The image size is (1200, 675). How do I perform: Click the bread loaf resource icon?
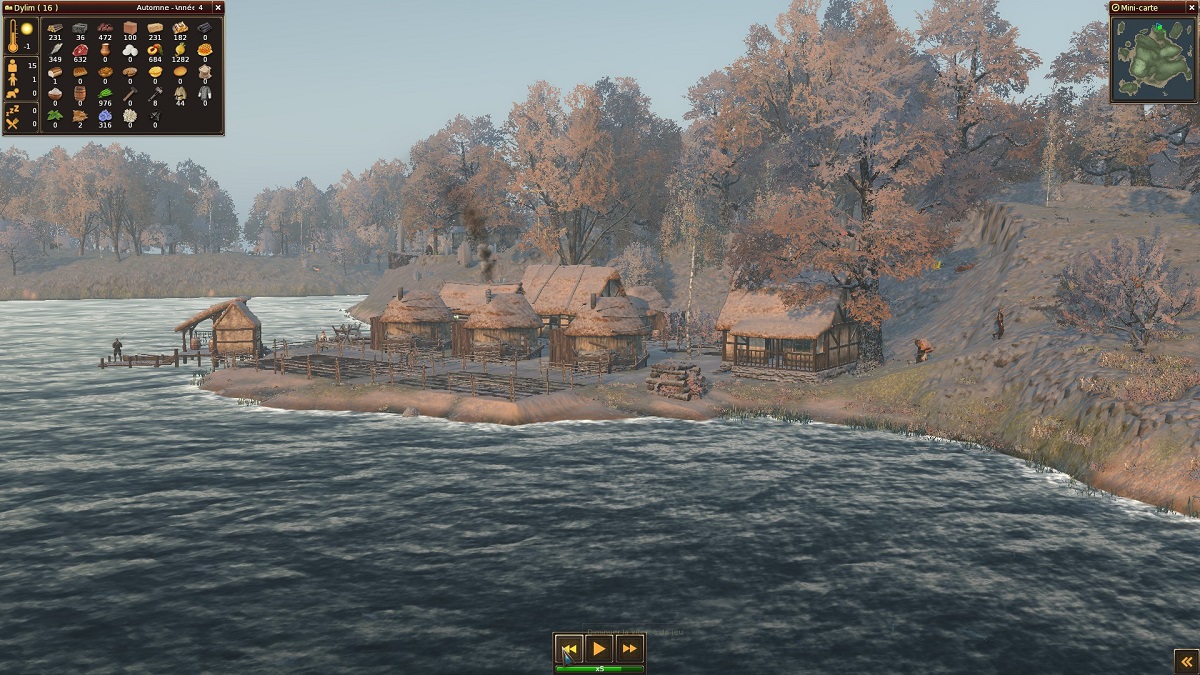pos(55,71)
